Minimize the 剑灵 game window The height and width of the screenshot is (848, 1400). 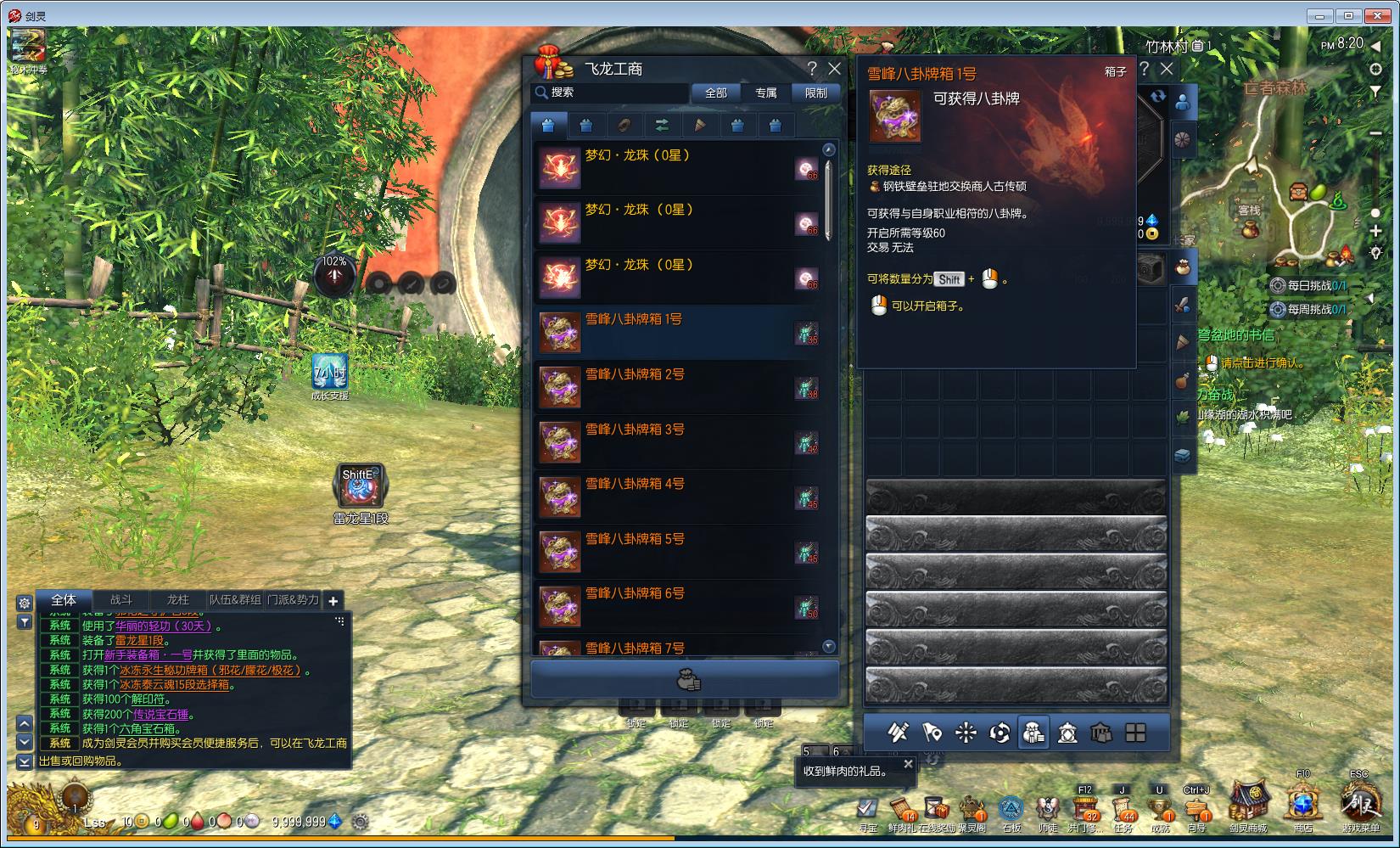pos(1319,15)
